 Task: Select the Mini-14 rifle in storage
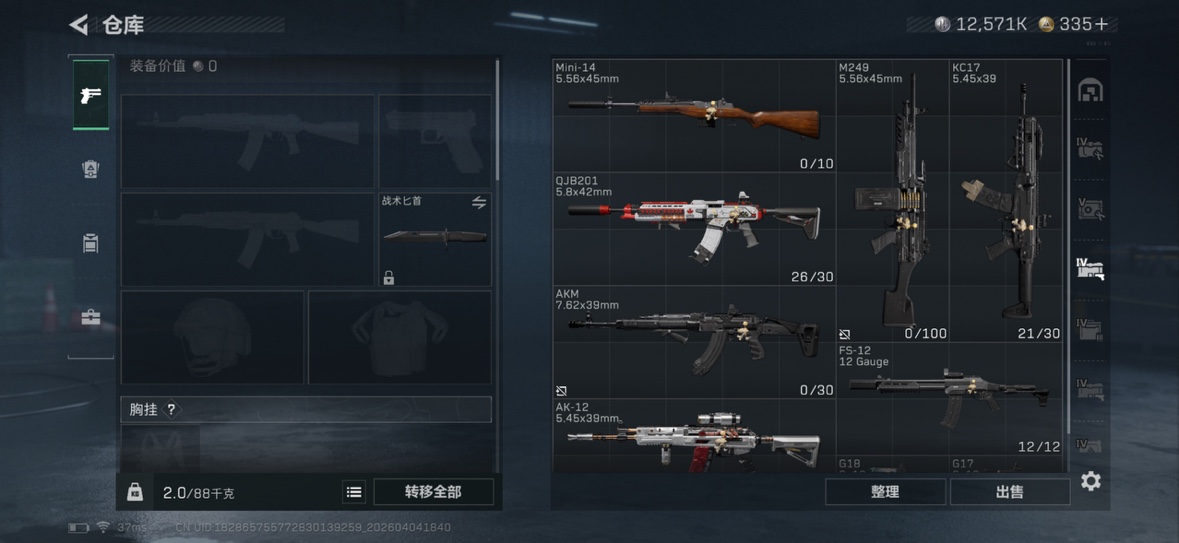pyautogui.click(x=694, y=116)
